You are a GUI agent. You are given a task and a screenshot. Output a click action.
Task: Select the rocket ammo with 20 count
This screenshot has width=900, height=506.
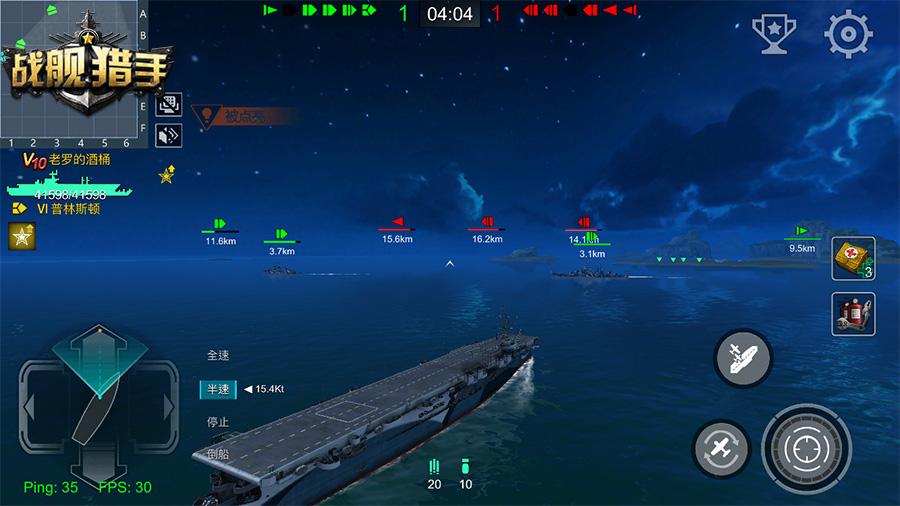pos(434,474)
